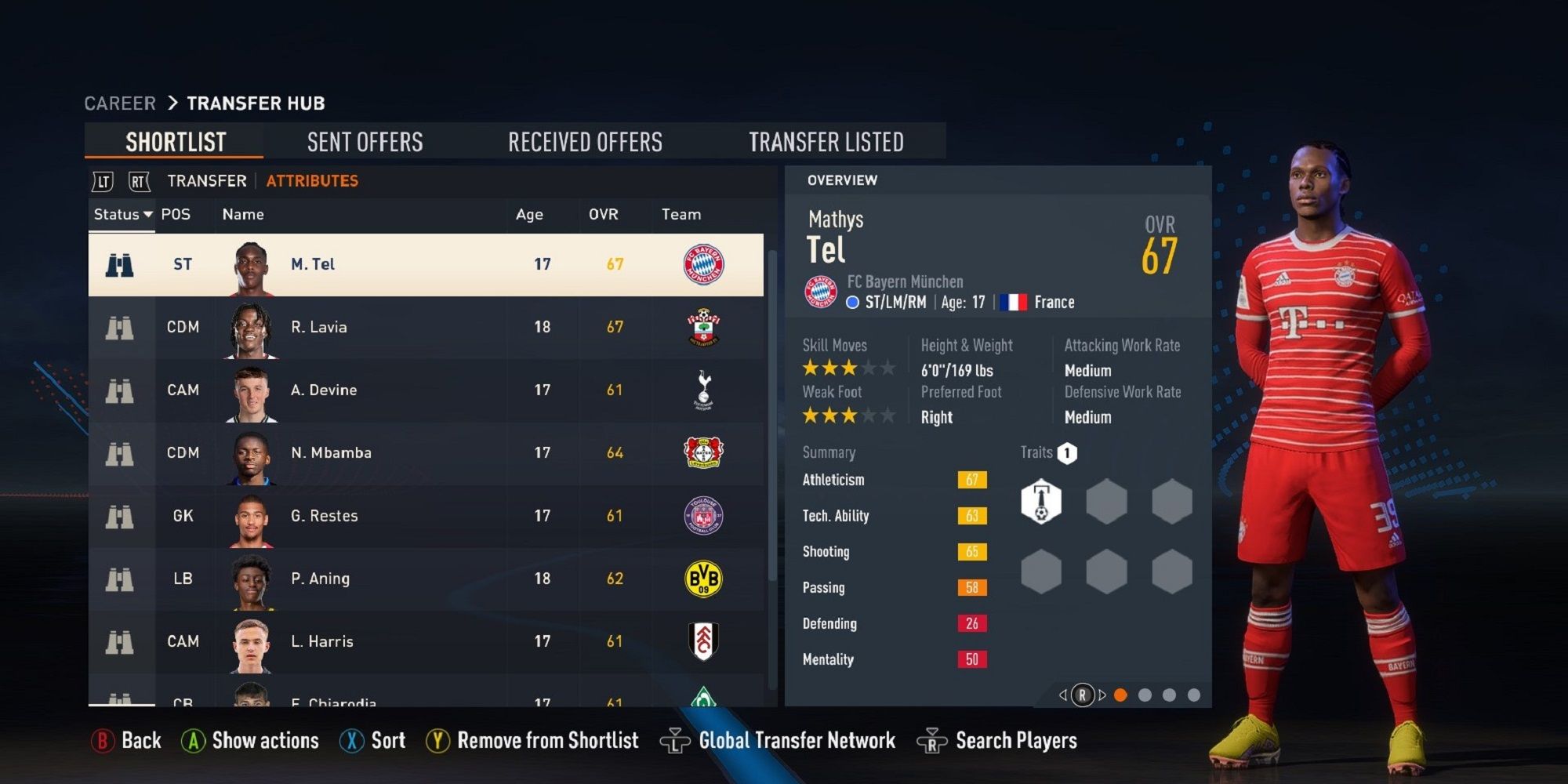This screenshot has height=784, width=1568.
Task: Click M. Tel's player portrait thumbnail
Action: pyautogui.click(x=253, y=264)
